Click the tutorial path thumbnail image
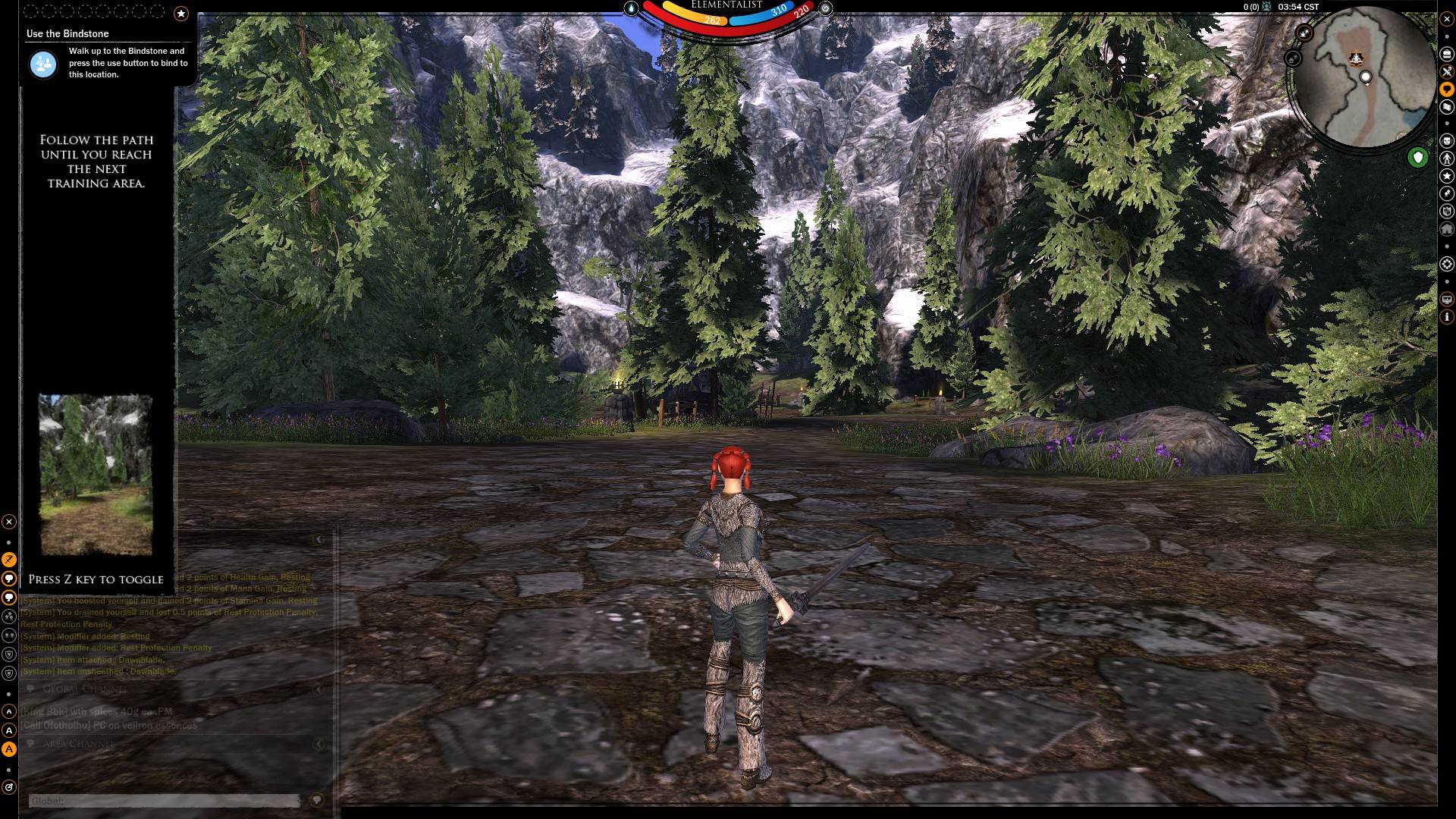The height and width of the screenshot is (819, 1456). (96, 475)
